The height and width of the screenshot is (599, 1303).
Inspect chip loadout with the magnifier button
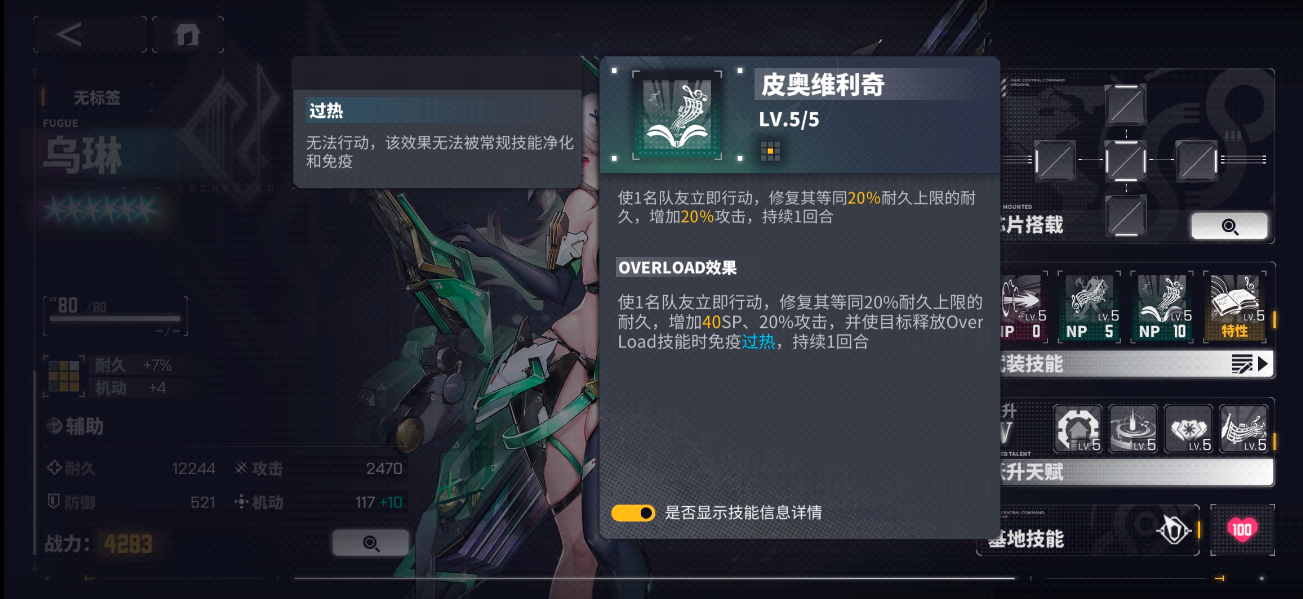1229,226
